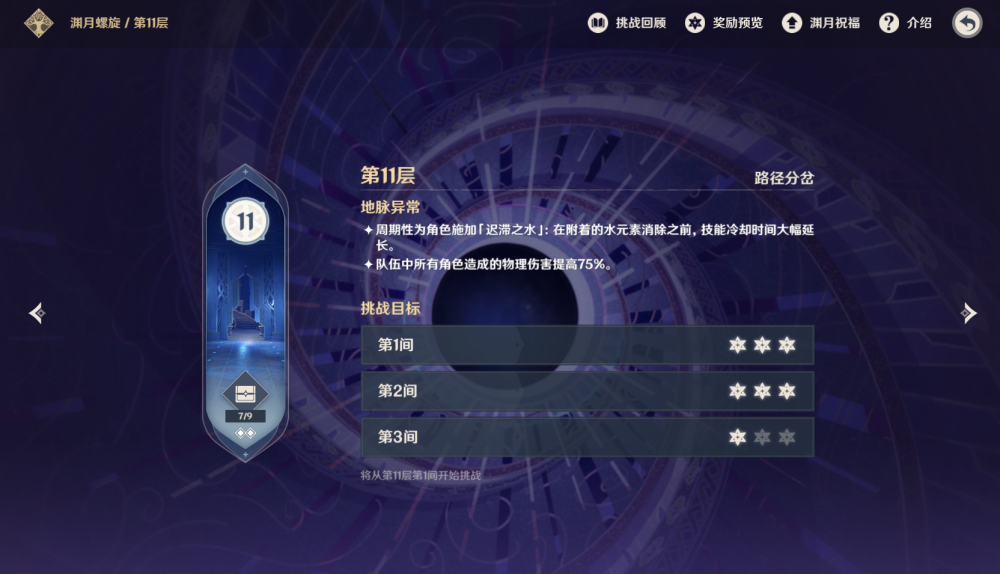Select the 第1间 chamber row
Screen dimensions: 1000x574
coord(587,345)
